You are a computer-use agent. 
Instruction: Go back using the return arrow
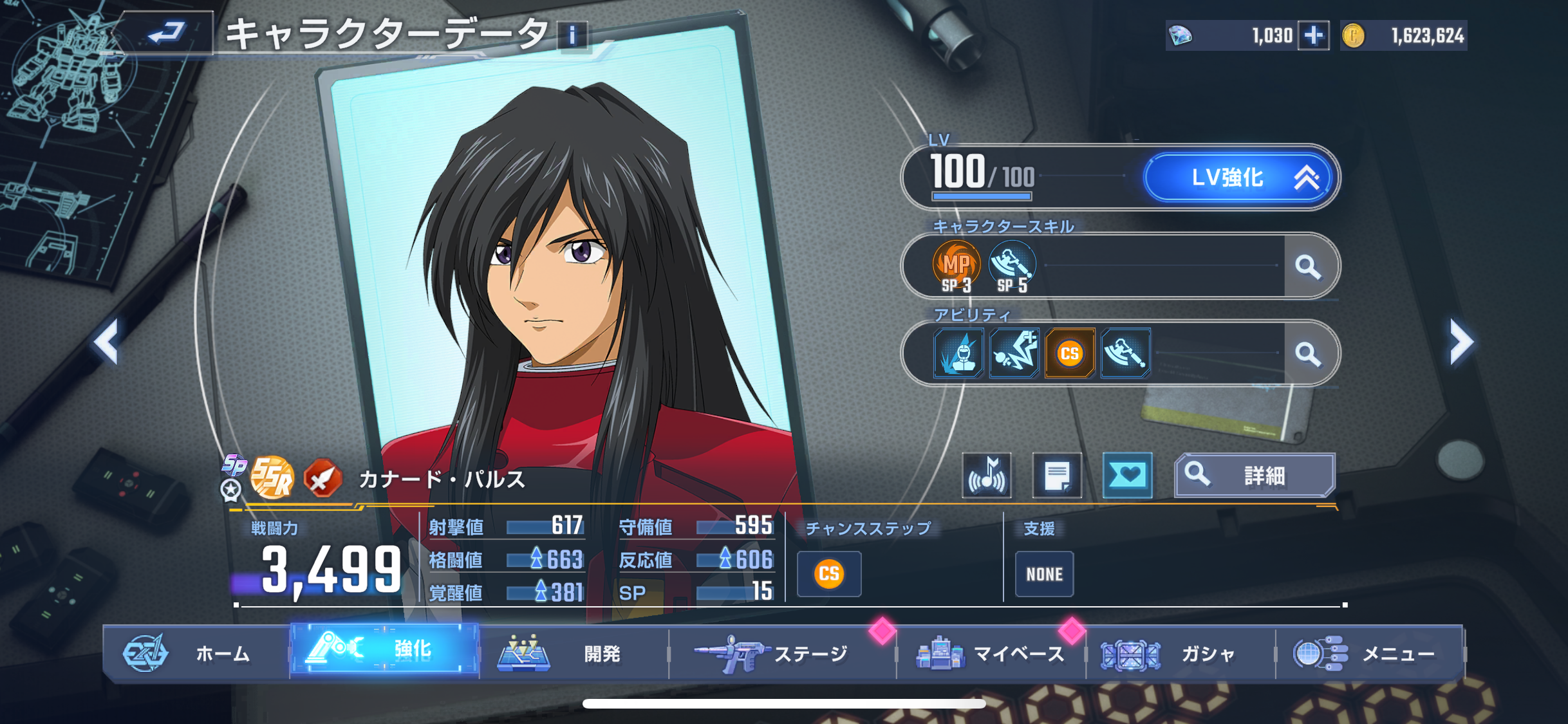pos(166,32)
